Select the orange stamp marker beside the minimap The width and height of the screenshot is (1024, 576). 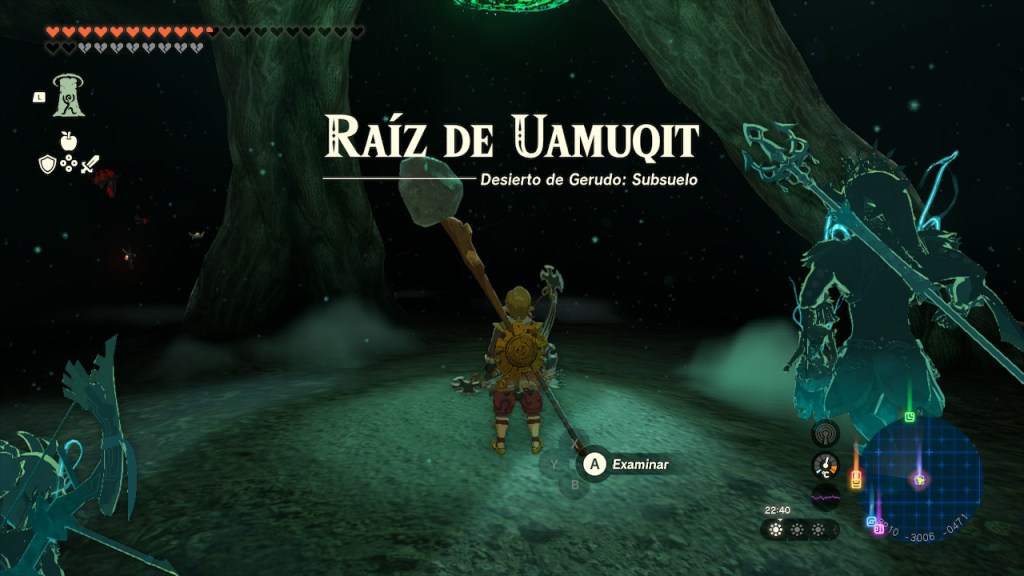[856, 480]
